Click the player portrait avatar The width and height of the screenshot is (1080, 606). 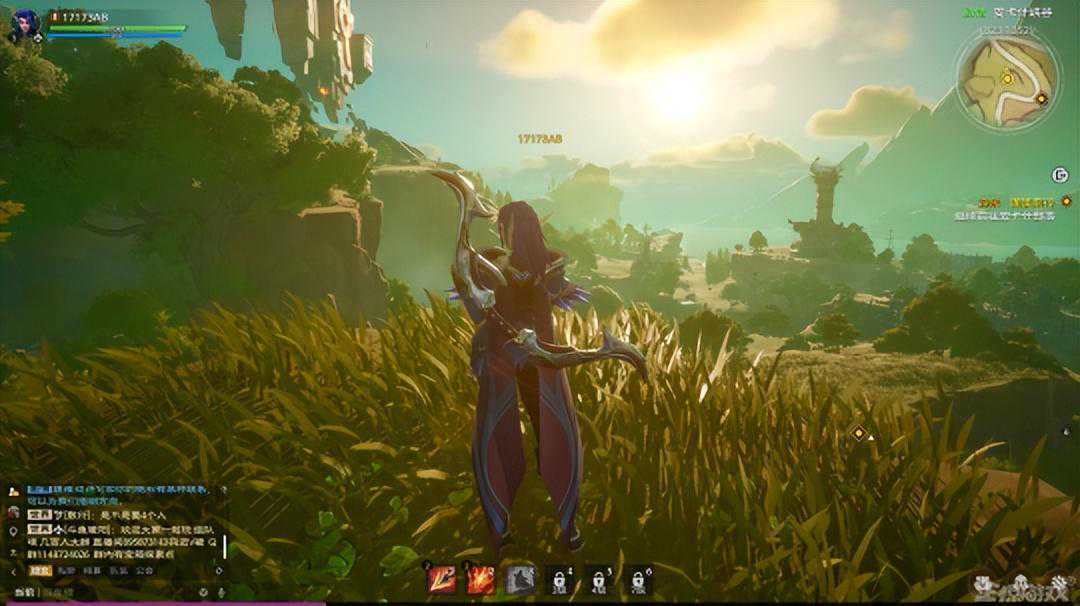[x=24, y=22]
